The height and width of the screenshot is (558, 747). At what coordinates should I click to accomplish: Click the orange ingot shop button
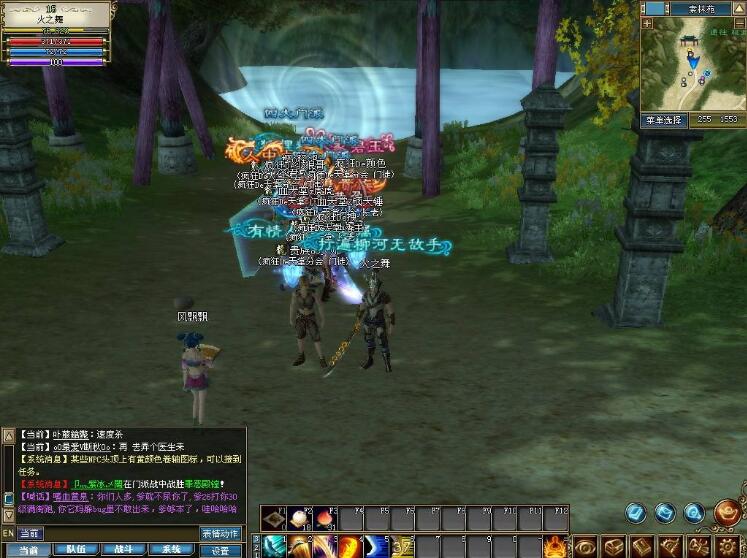(727, 512)
